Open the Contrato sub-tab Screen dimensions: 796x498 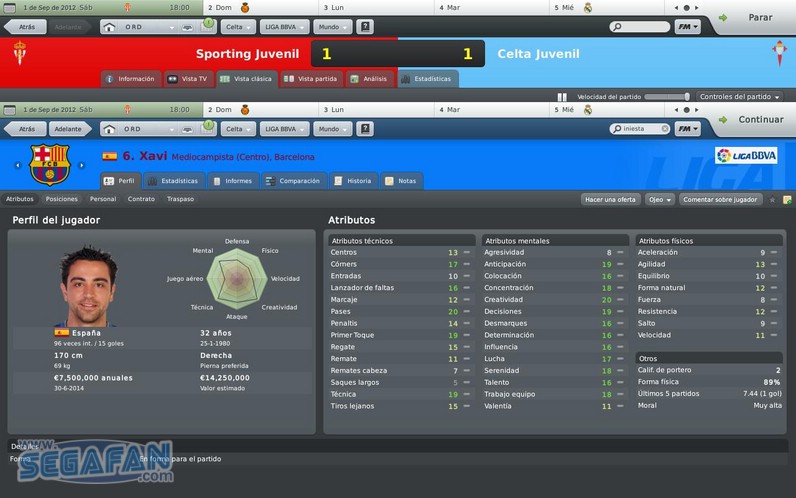pyautogui.click(x=141, y=199)
